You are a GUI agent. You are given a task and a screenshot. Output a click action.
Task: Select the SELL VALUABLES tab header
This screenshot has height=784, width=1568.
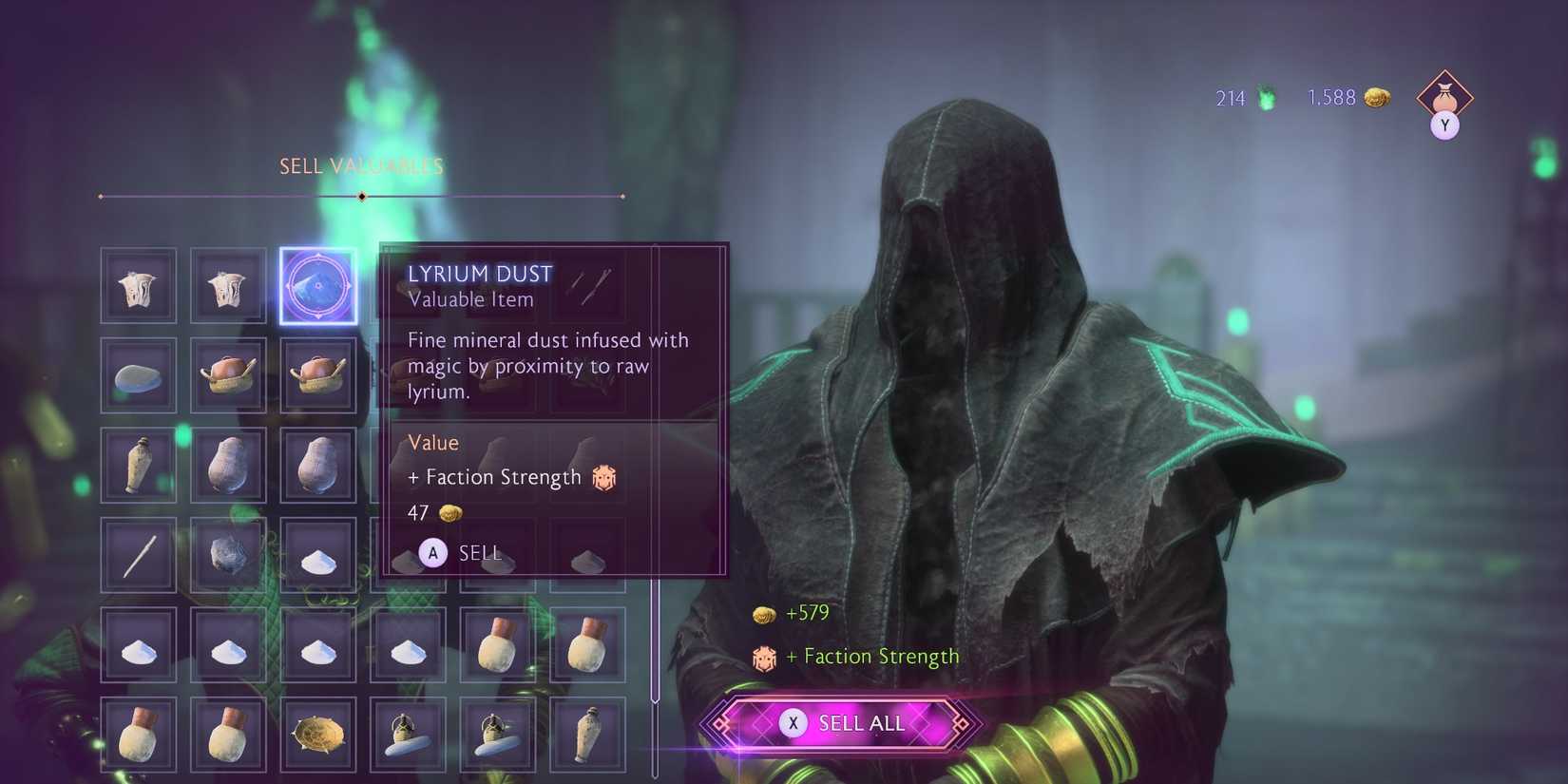[360, 165]
